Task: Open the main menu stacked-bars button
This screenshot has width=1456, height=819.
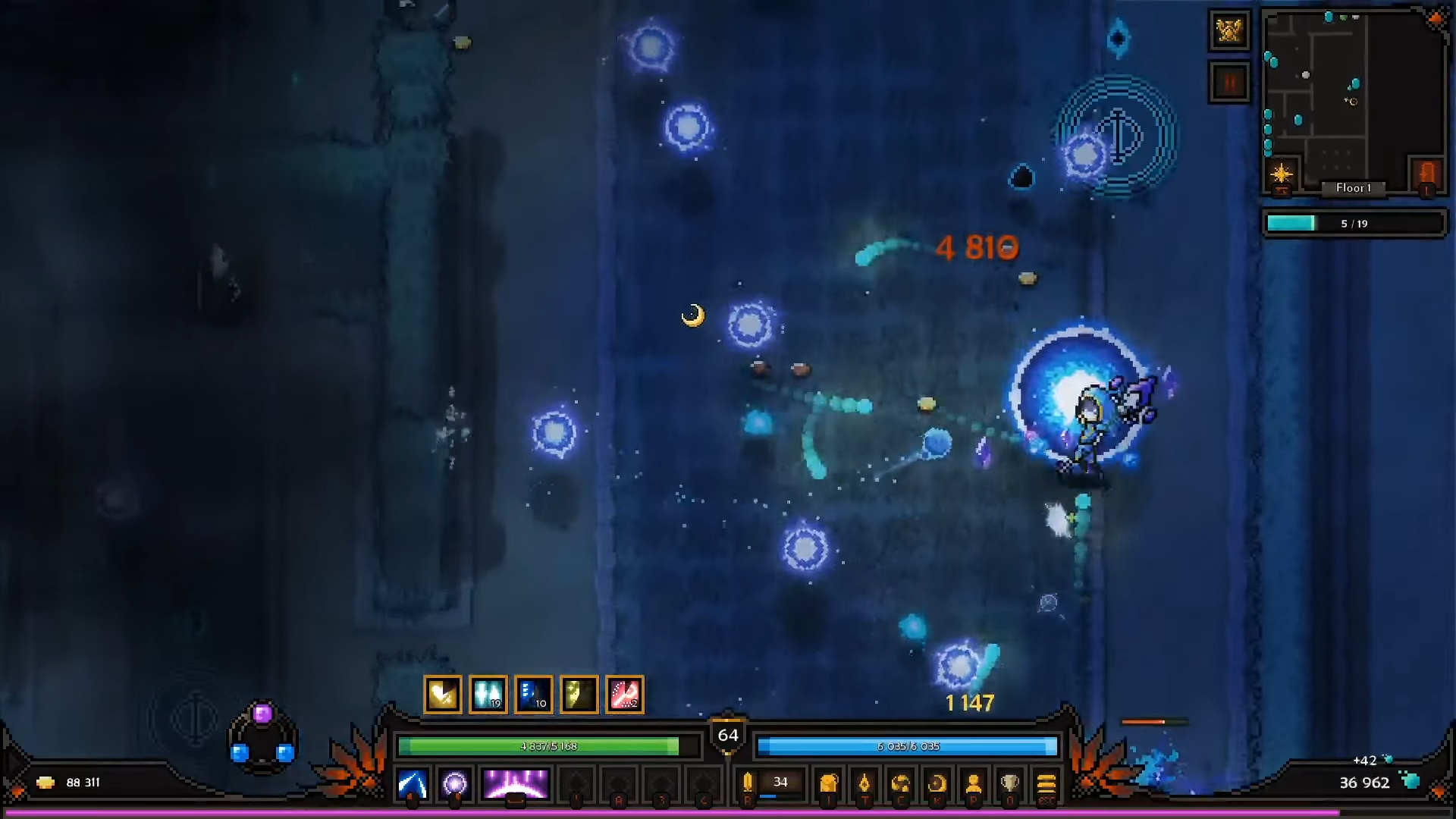Action: coord(1046,783)
